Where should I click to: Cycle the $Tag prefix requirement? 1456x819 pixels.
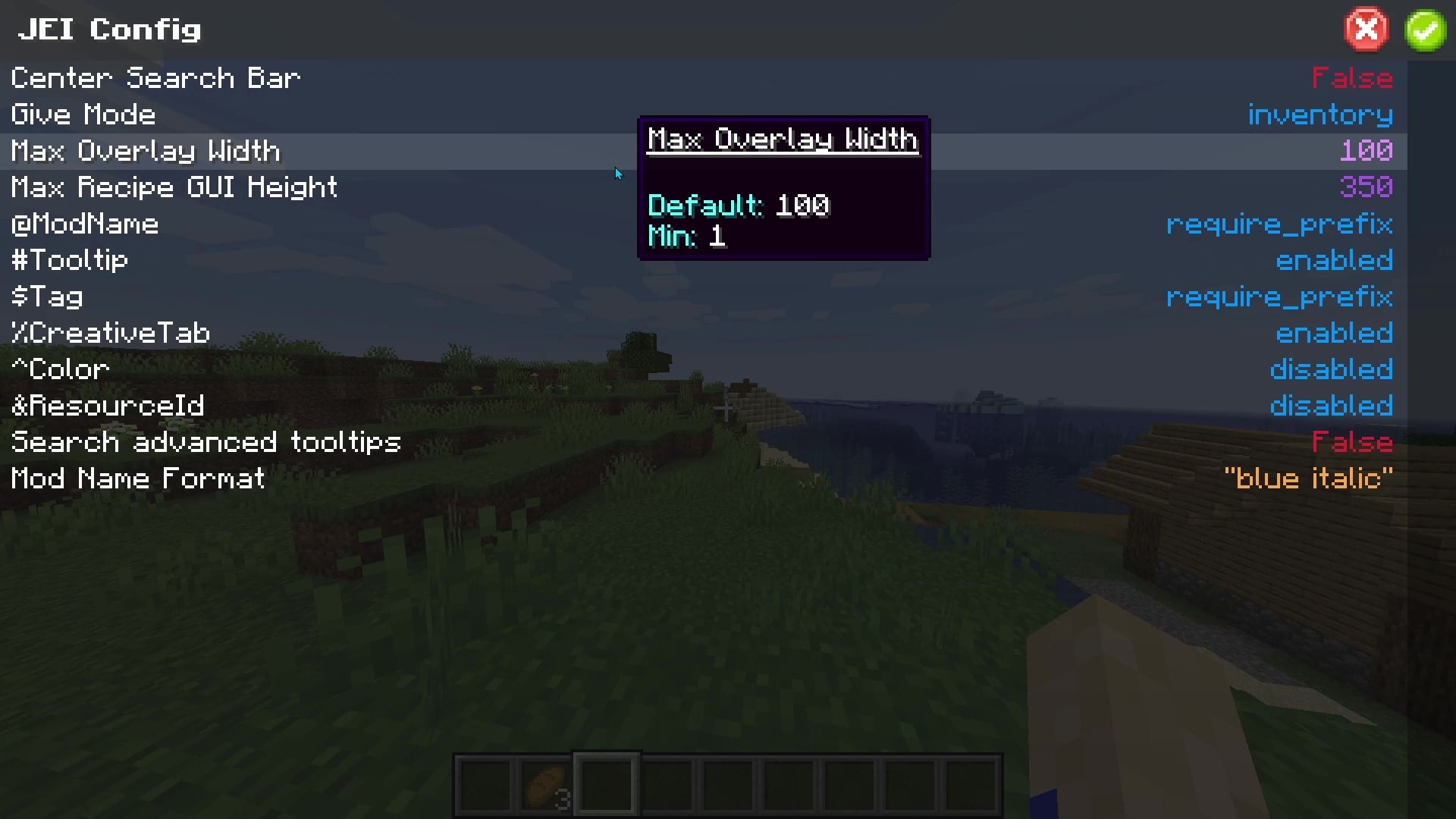(x=1279, y=297)
